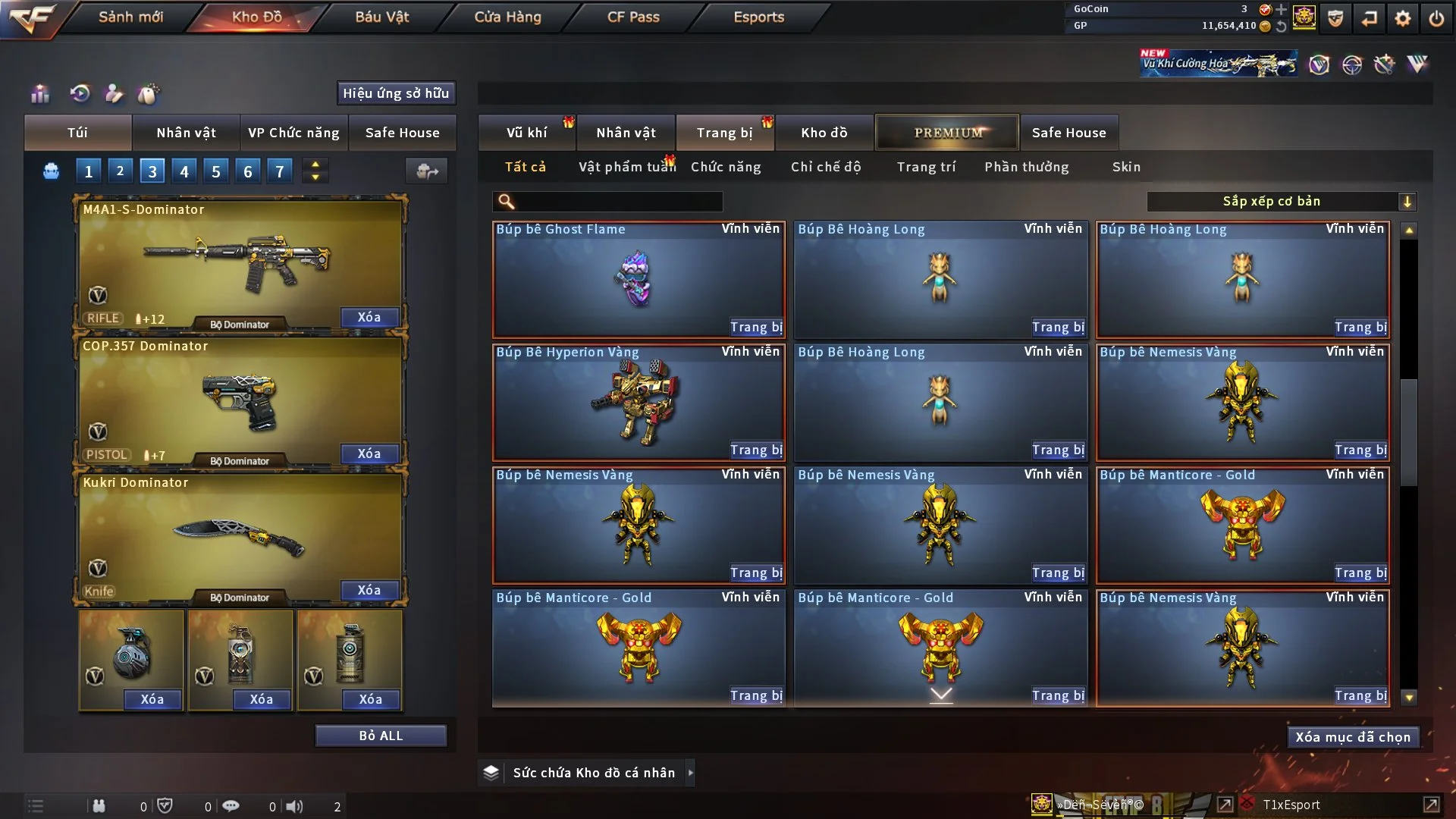
Task: Click the Bỏ ALL button
Action: (x=381, y=736)
